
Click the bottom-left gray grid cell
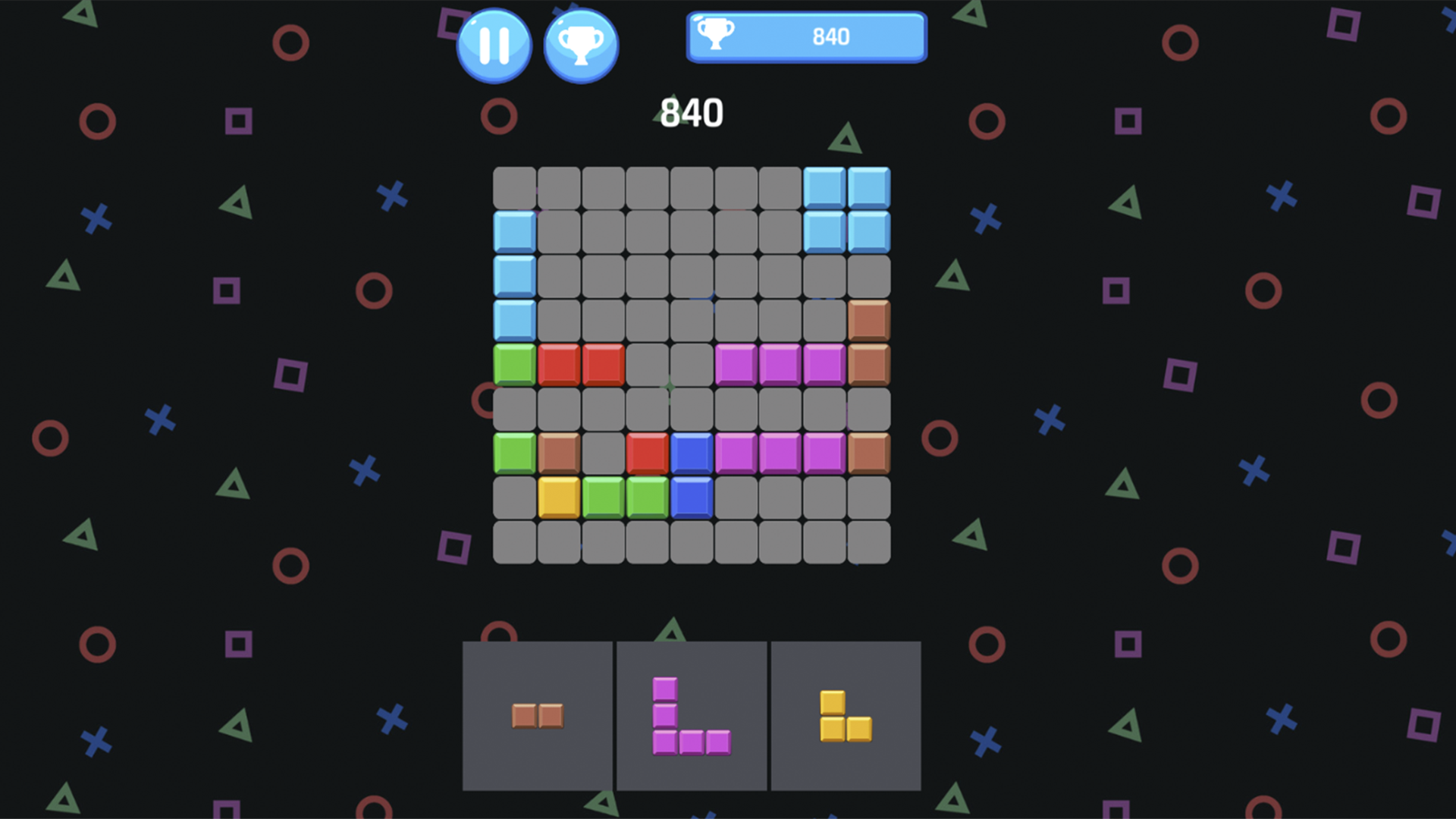(514, 541)
